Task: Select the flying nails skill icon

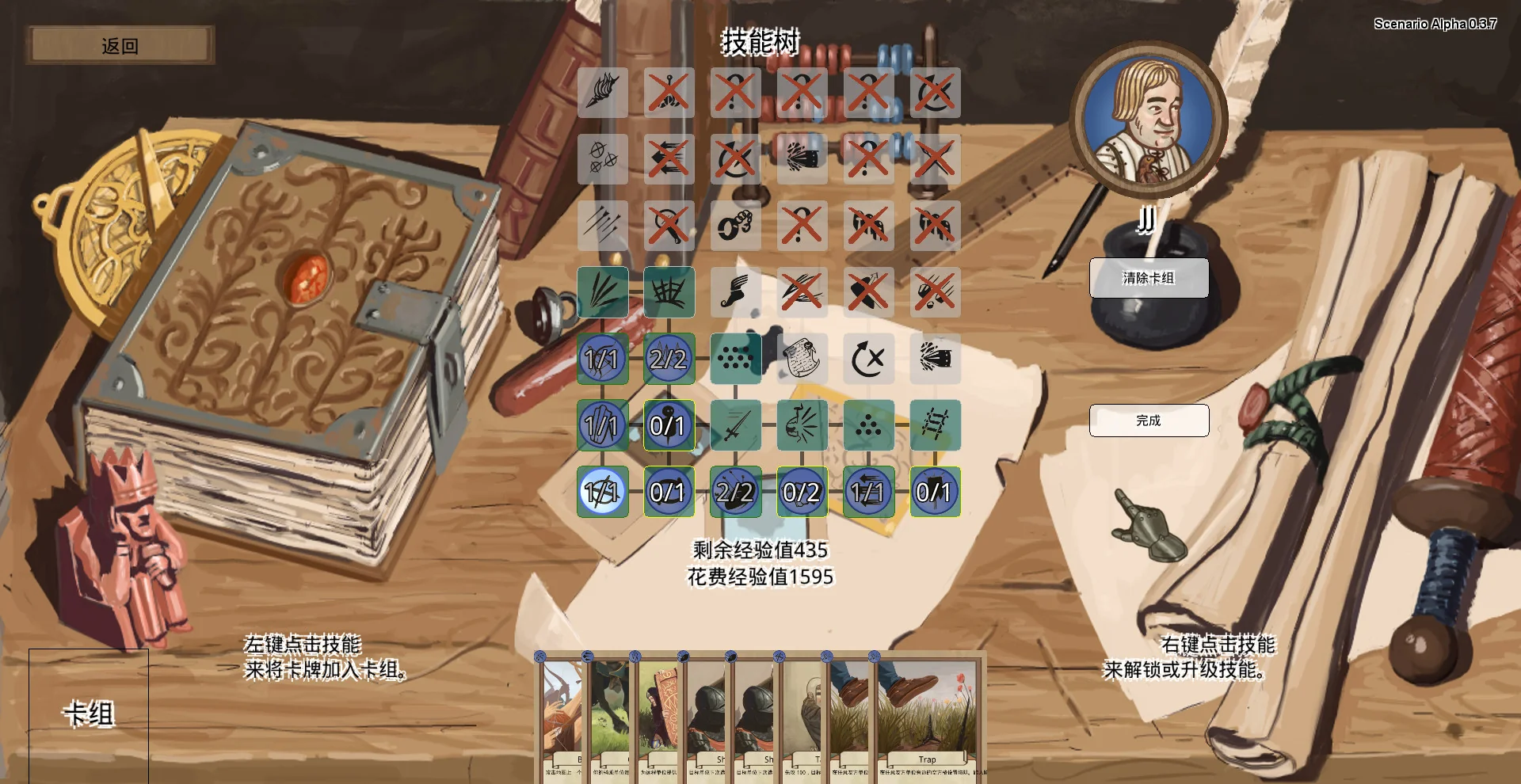Action: [x=602, y=224]
